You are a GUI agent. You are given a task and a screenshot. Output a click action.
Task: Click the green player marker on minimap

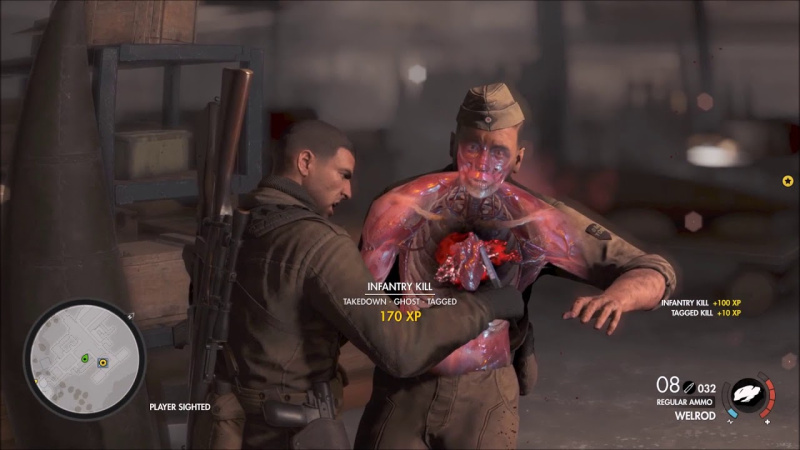[86, 357]
